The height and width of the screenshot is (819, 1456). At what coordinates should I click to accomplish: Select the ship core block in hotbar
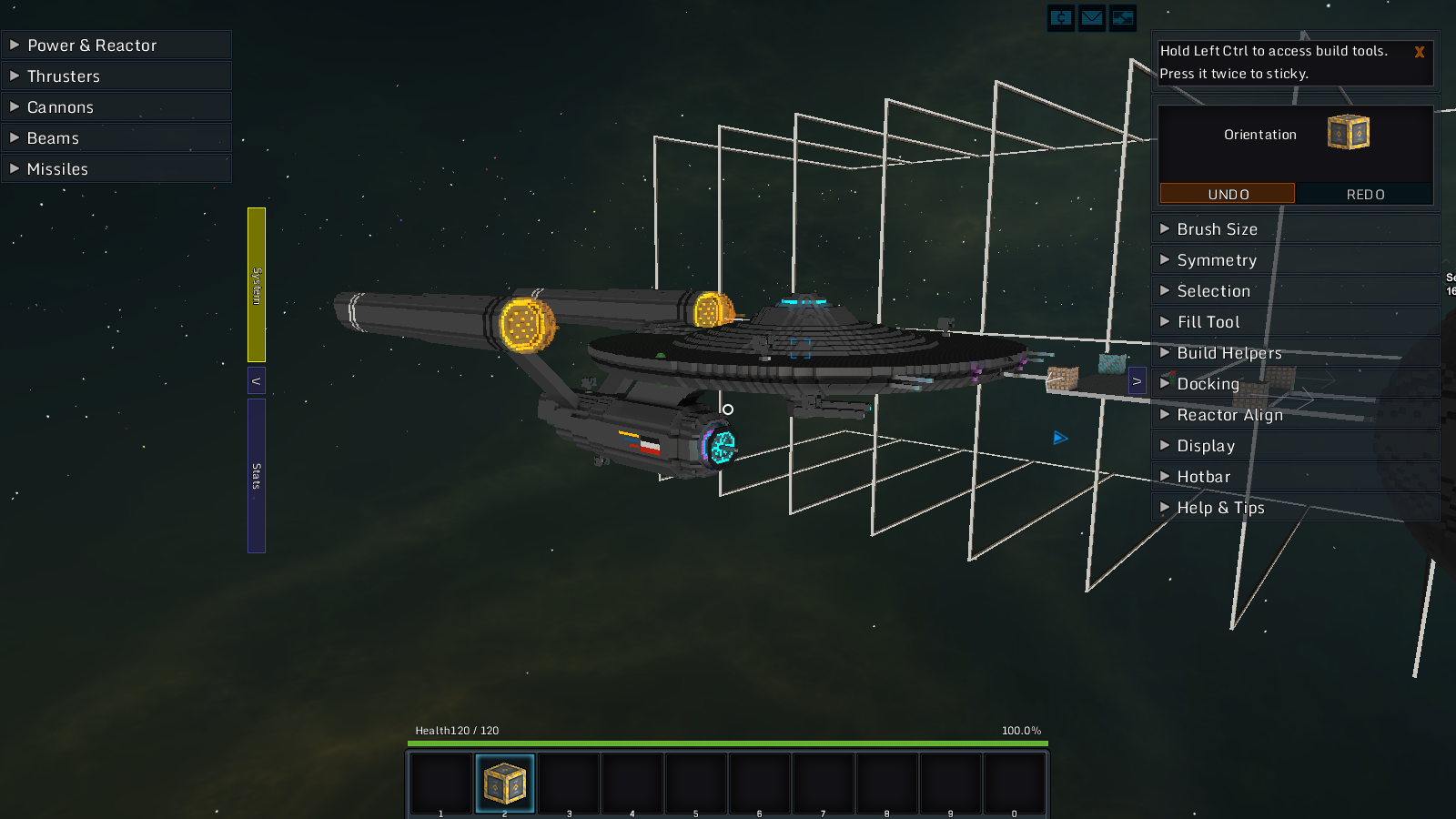point(505,784)
